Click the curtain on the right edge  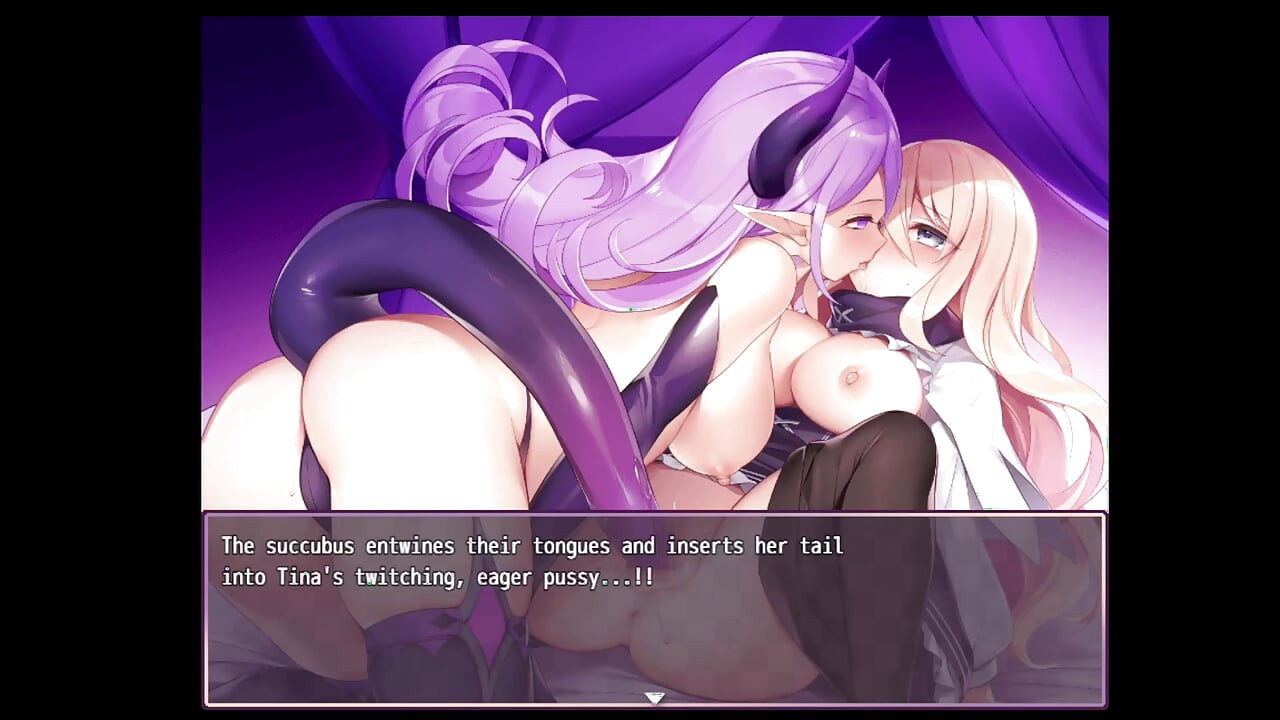[x=1060, y=100]
